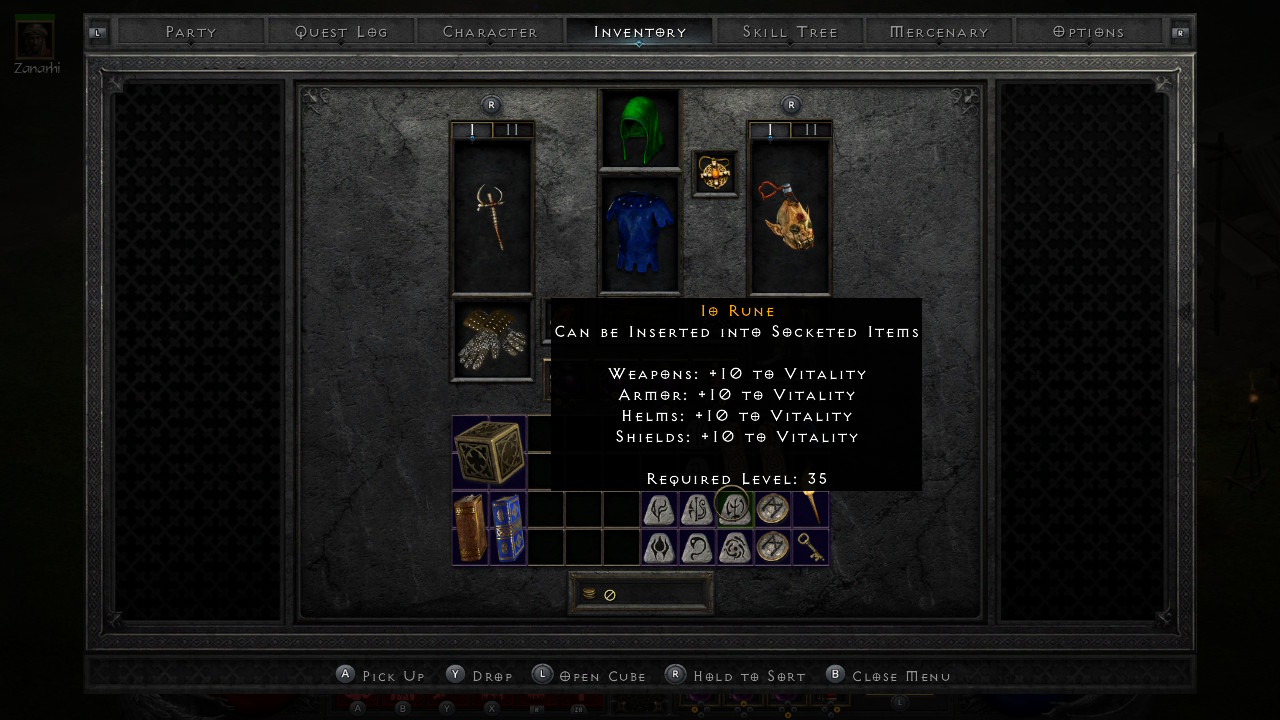1280x720 pixels.
Task: Select the equipped shrunken head shield
Action: point(790,217)
